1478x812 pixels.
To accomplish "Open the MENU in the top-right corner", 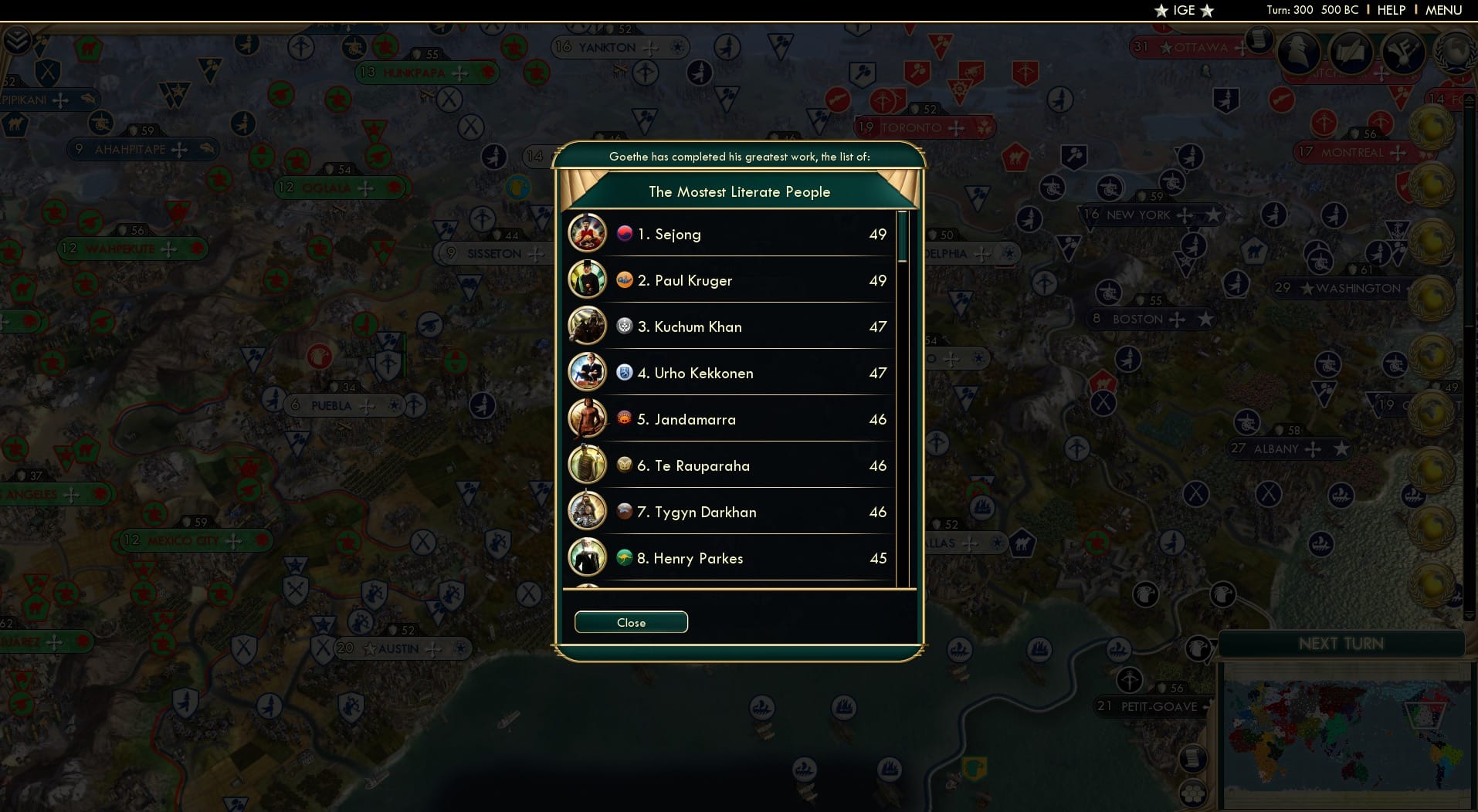I will (x=1442, y=10).
